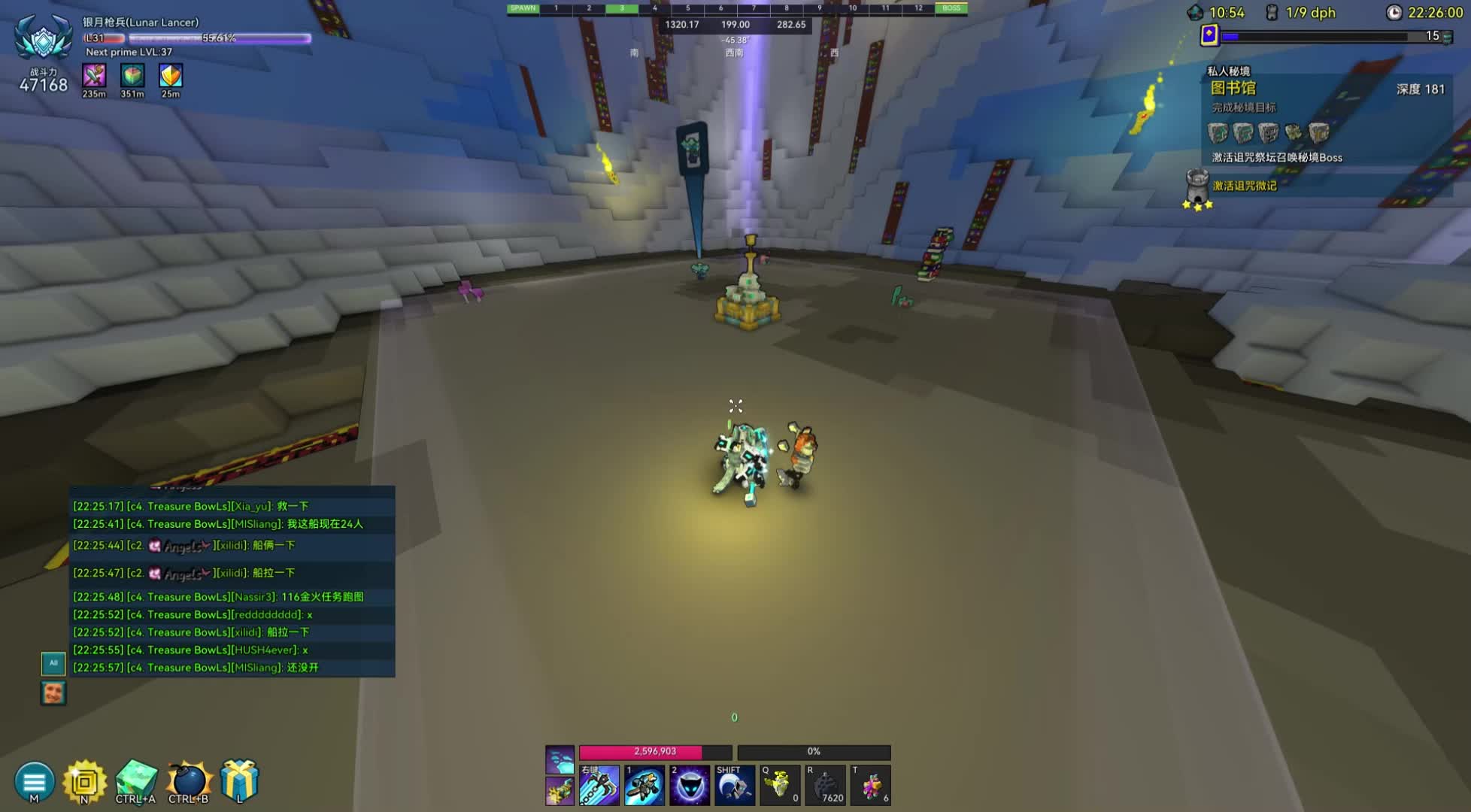Select the 图书馆 delve objective tracker

click(x=1233, y=89)
